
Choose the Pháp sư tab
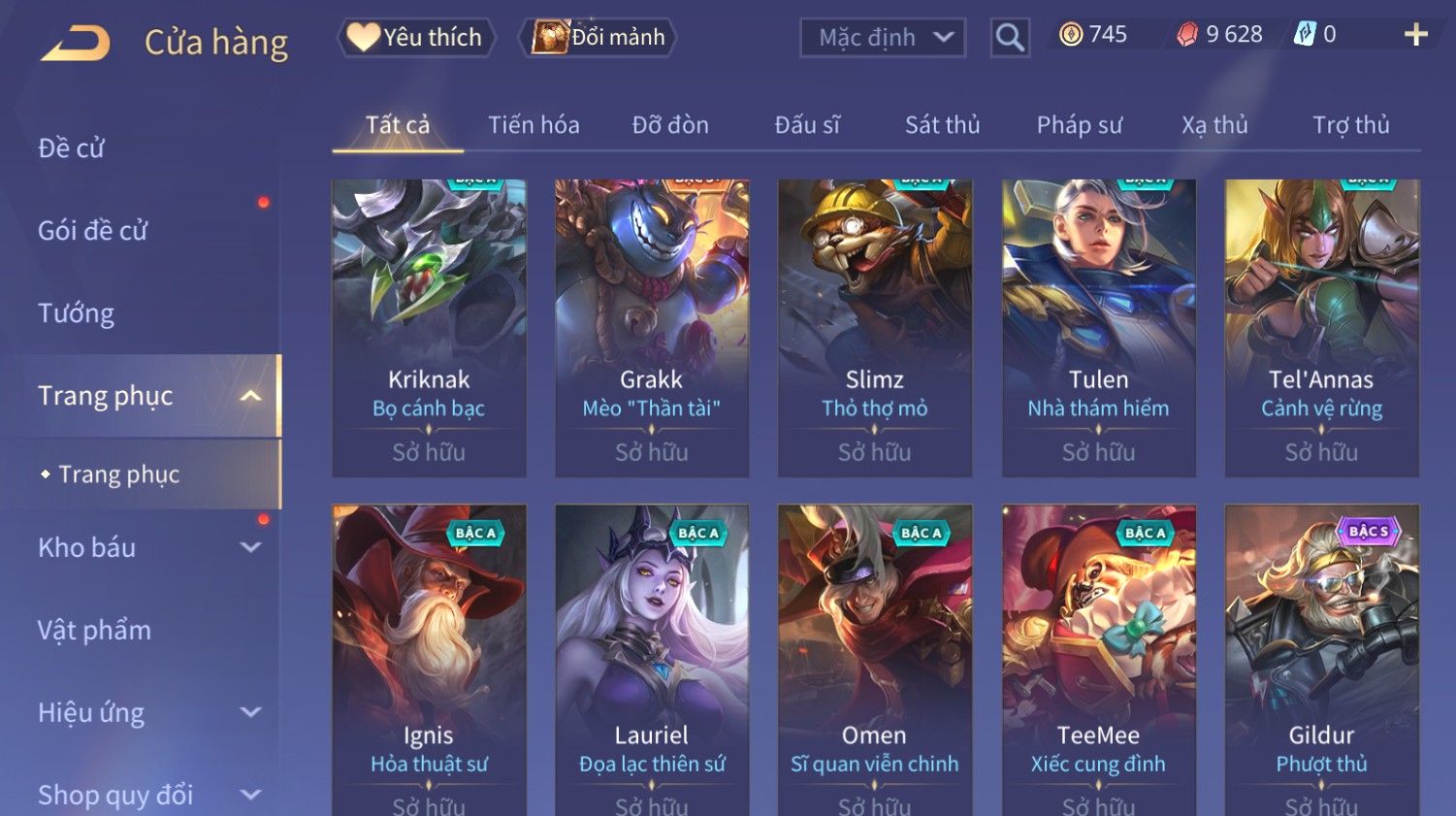1079,125
